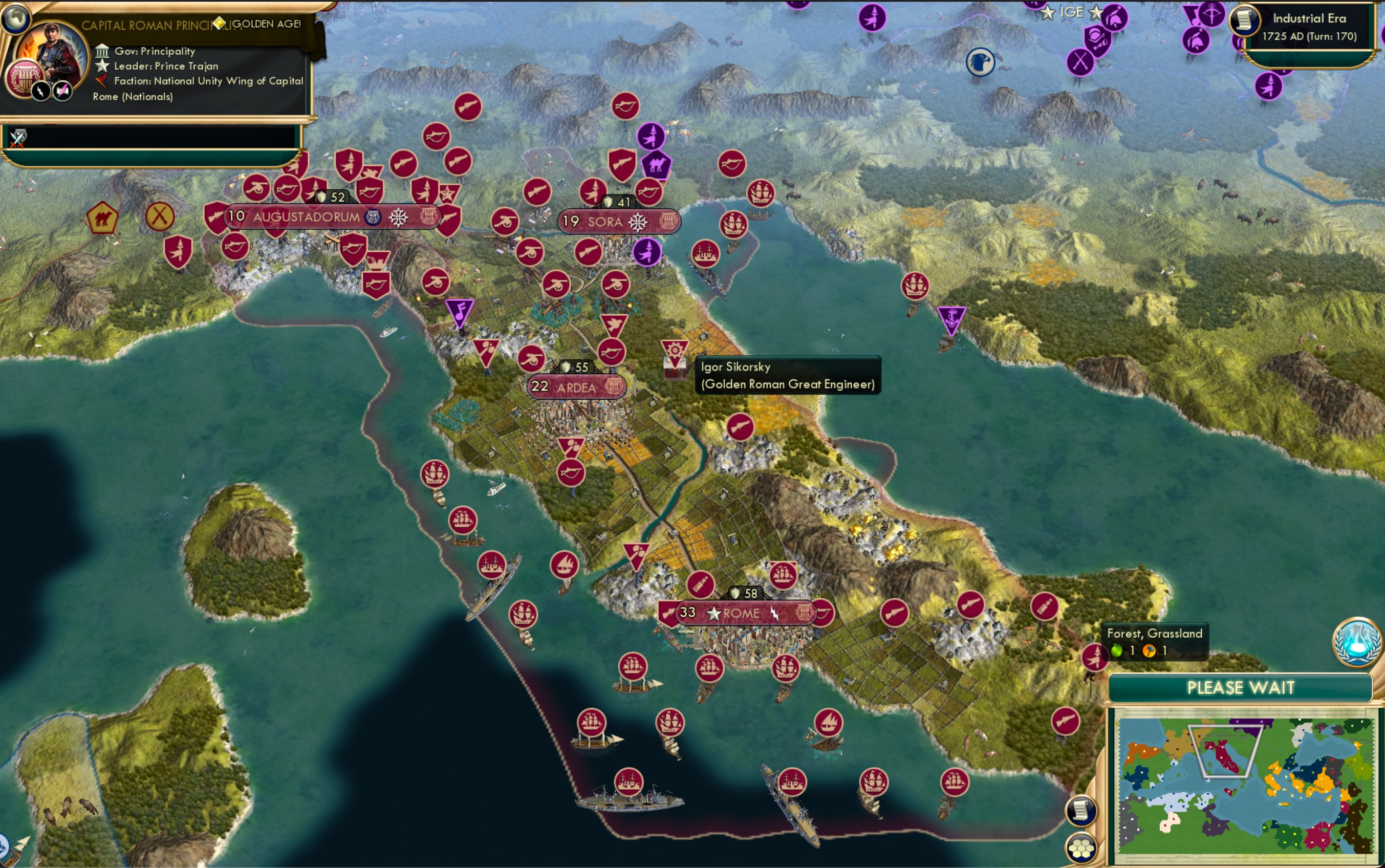Click the globe icon above the leader panel

[15, 18]
